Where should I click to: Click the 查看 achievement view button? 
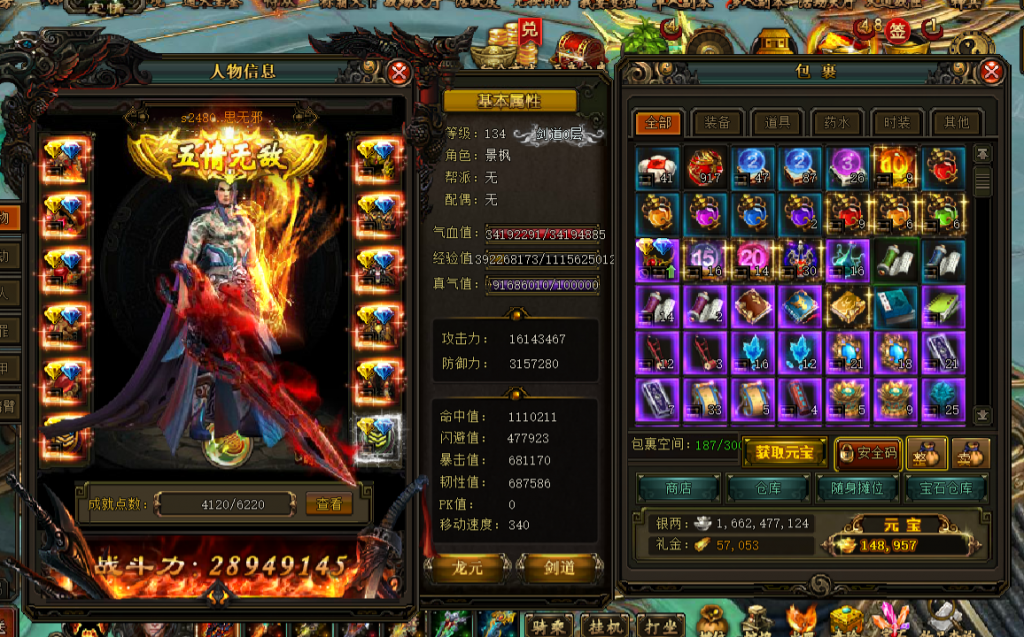(x=329, y=504)
